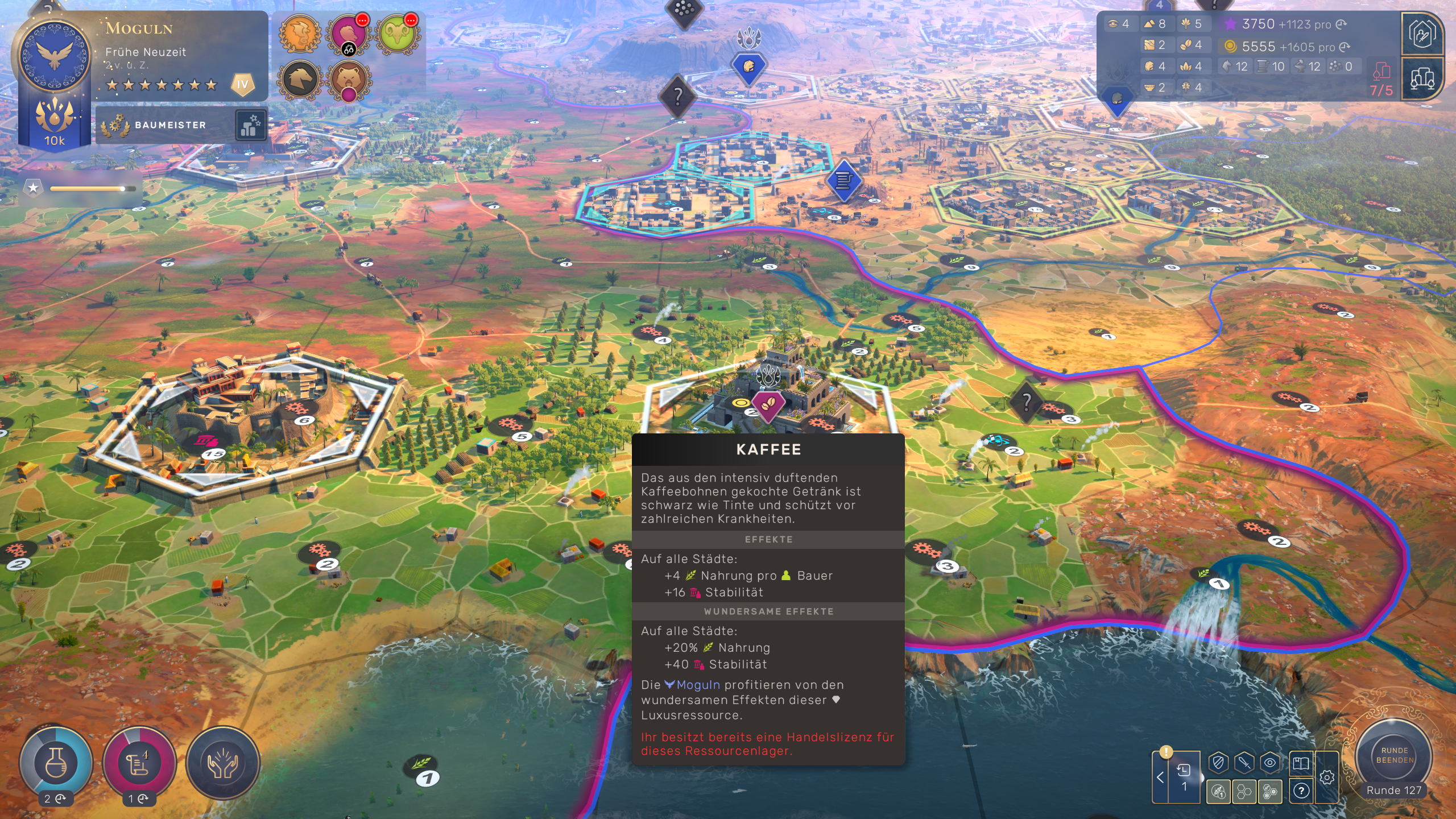Toggle the eye visibility map filter

1269,763
